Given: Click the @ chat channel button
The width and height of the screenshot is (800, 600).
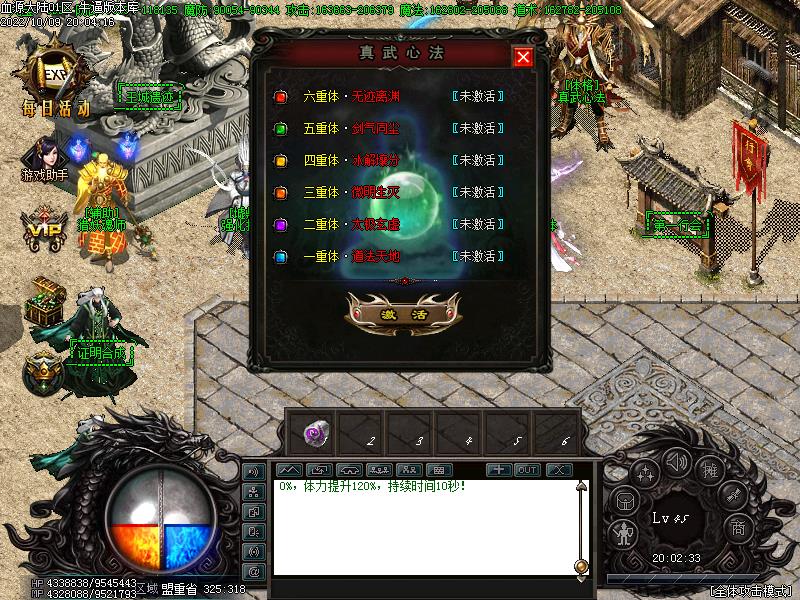Looking at the screenshot, I should click(x=254, y=571).
